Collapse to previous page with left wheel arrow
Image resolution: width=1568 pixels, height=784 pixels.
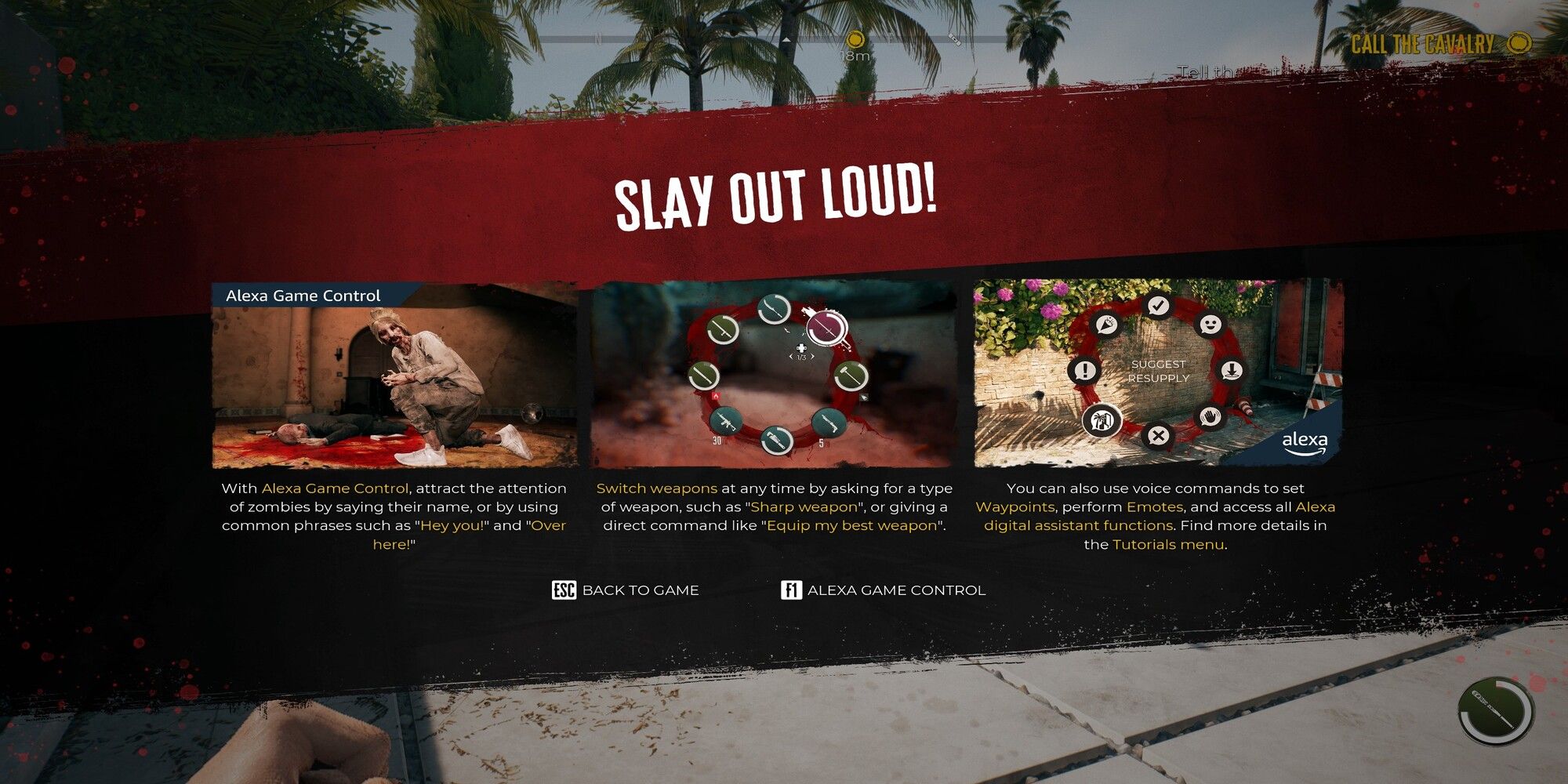pyautogui.click(x=791, y=356)
